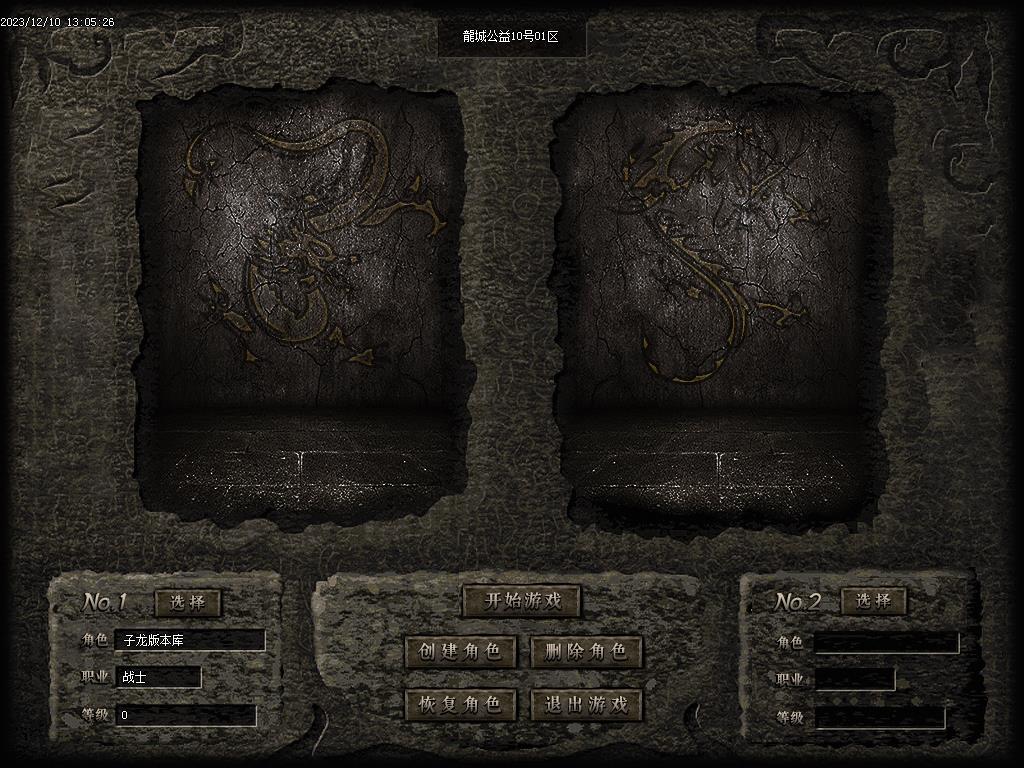Screen dimensions: 1024x768
Task: Choose 删除角色 to delete character
Action: pos(586,652)
